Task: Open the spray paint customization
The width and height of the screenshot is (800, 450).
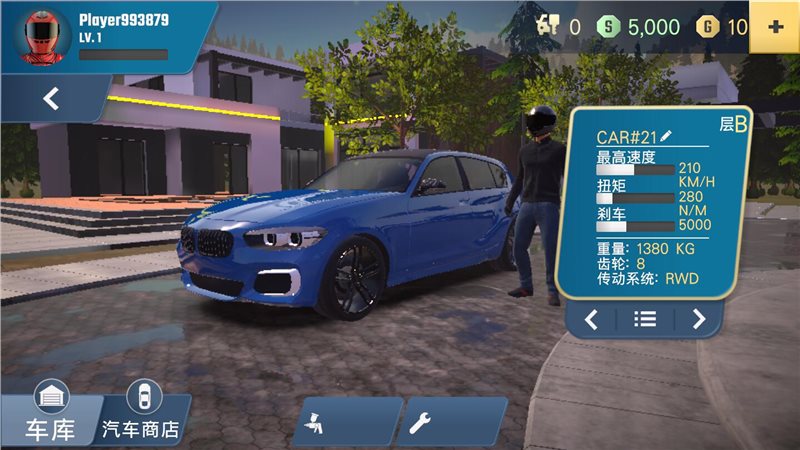Action: [x=346, y=422]
